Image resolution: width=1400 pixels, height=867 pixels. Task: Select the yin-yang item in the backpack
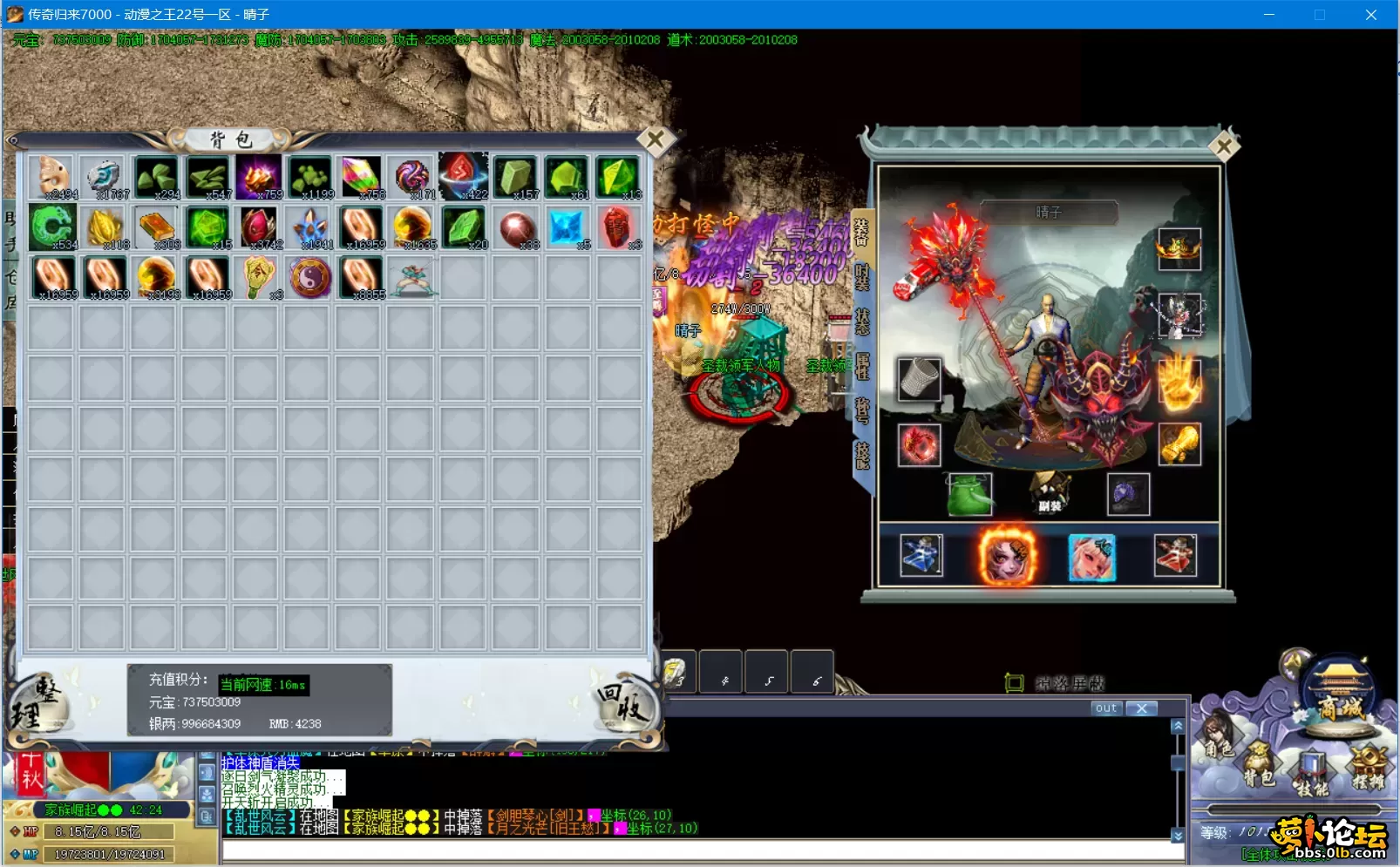310,276
